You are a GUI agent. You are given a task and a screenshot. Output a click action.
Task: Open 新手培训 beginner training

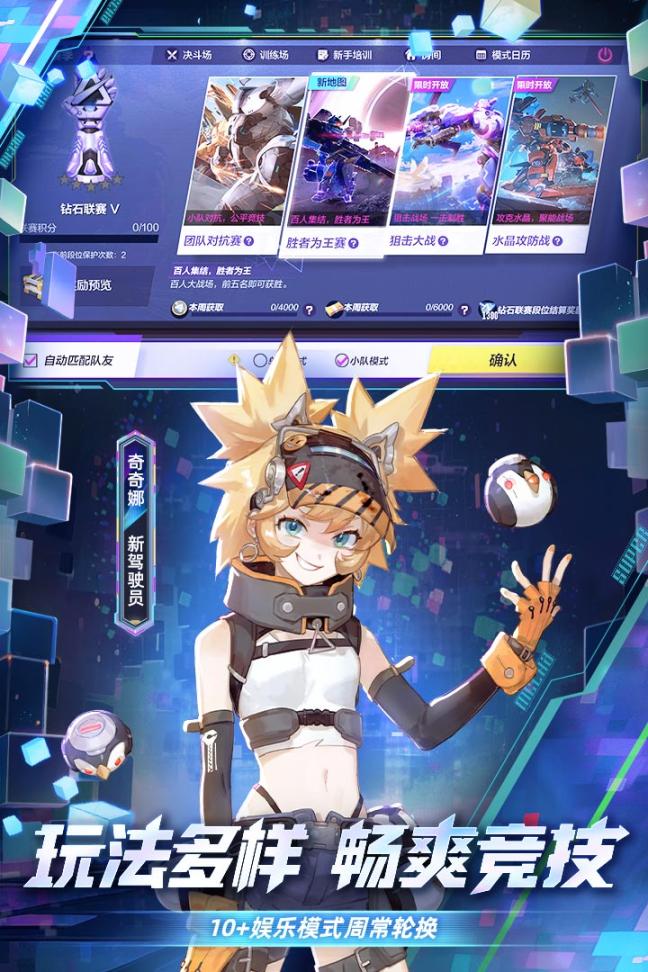click(x=344, y=55)
